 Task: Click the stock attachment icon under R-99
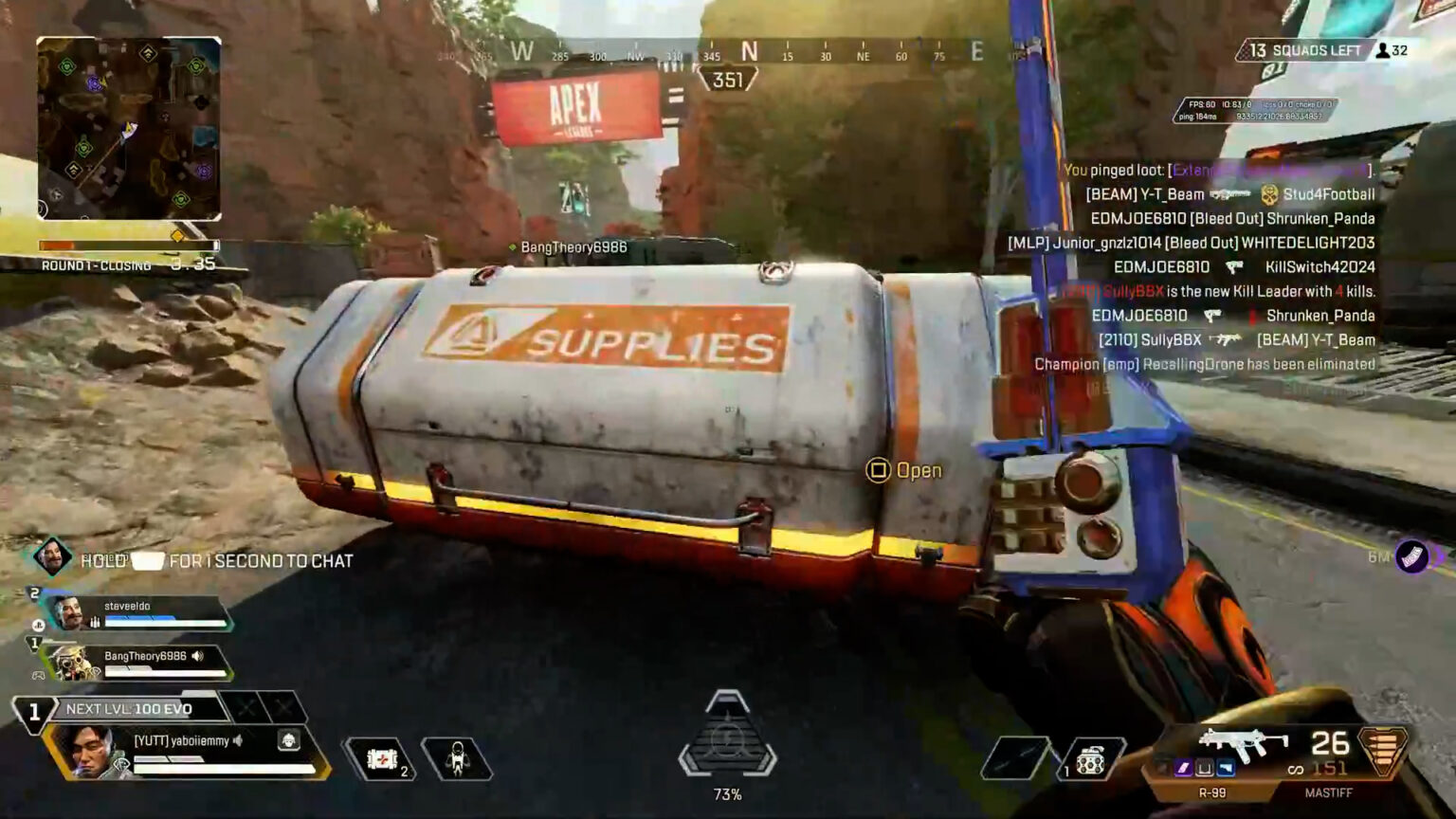pos(1204,765)
